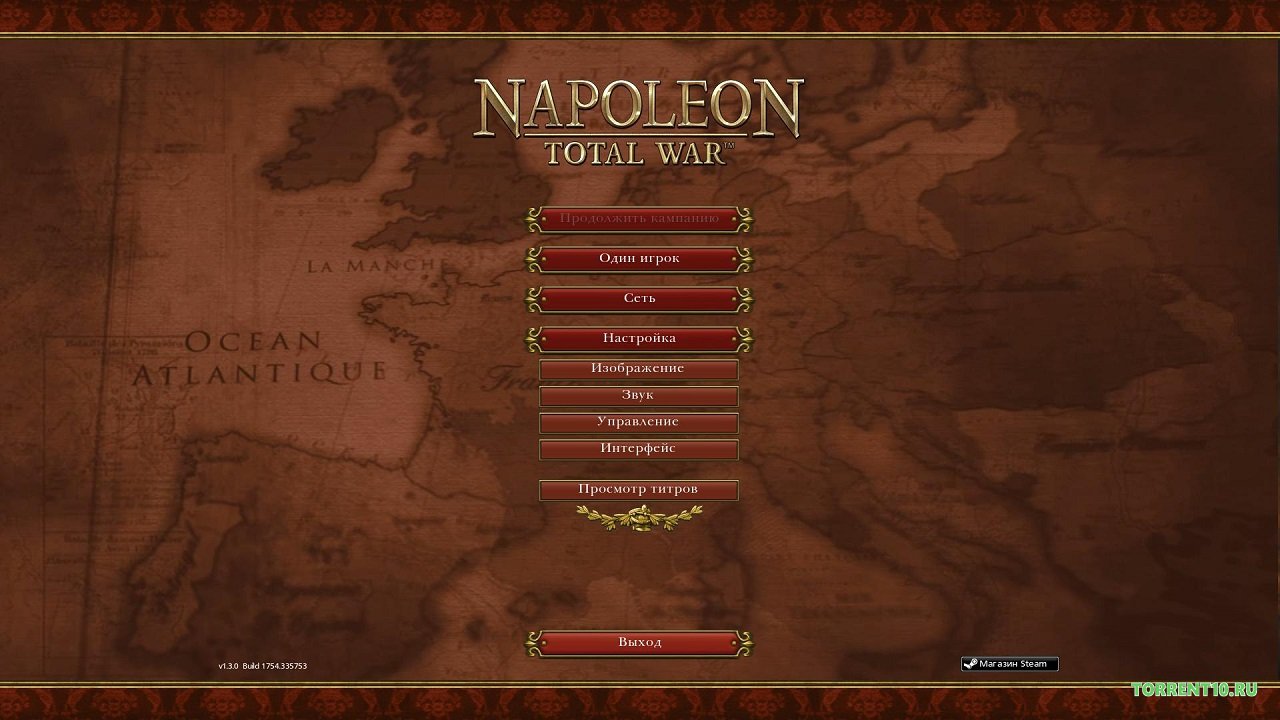Select "Интерфейс" interface settings
Screen dimensions: 1280x720
pyautogui.click(x=638, y=449)
